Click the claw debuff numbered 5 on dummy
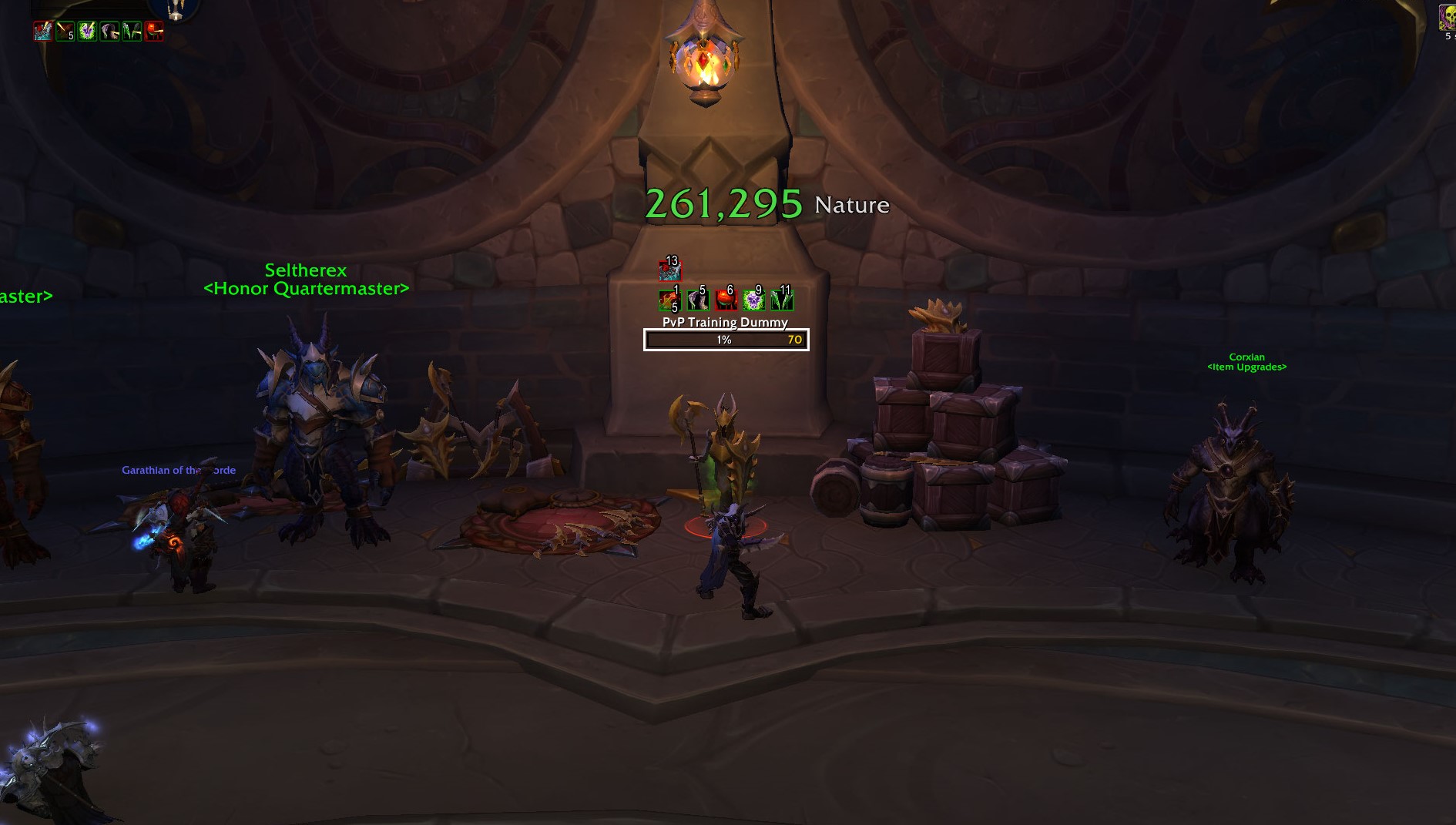The width and height of the screenshot is (1456, 825). point(699,301)
